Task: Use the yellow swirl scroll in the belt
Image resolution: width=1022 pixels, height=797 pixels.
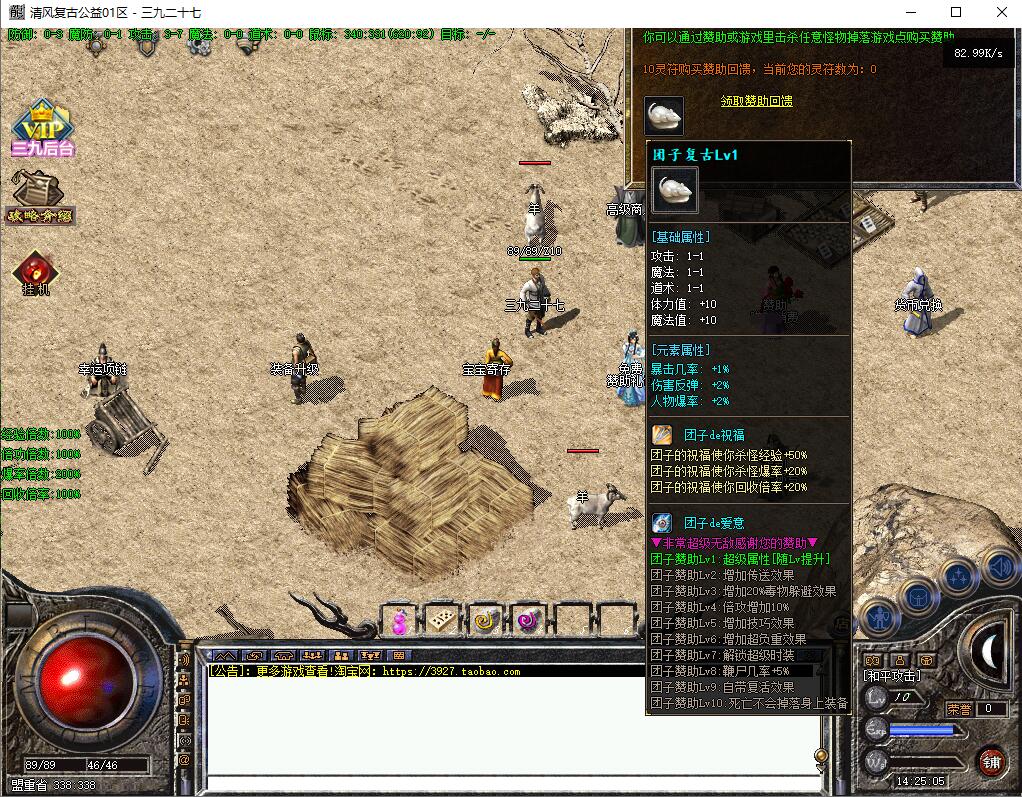Action: (x=484, y=621)
